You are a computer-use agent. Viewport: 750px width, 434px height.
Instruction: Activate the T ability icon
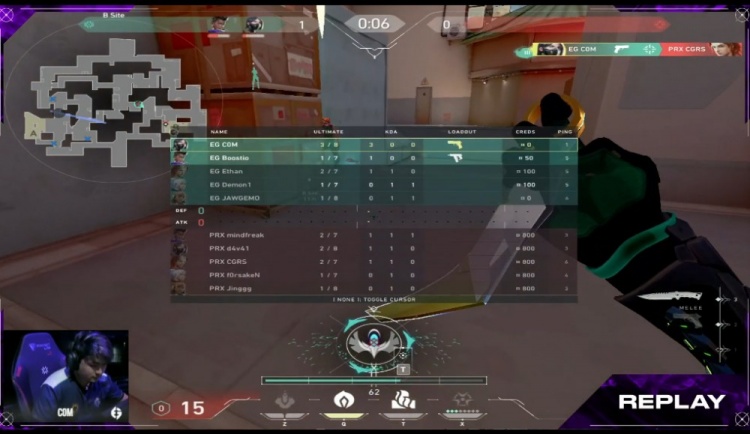coord(404,401)
